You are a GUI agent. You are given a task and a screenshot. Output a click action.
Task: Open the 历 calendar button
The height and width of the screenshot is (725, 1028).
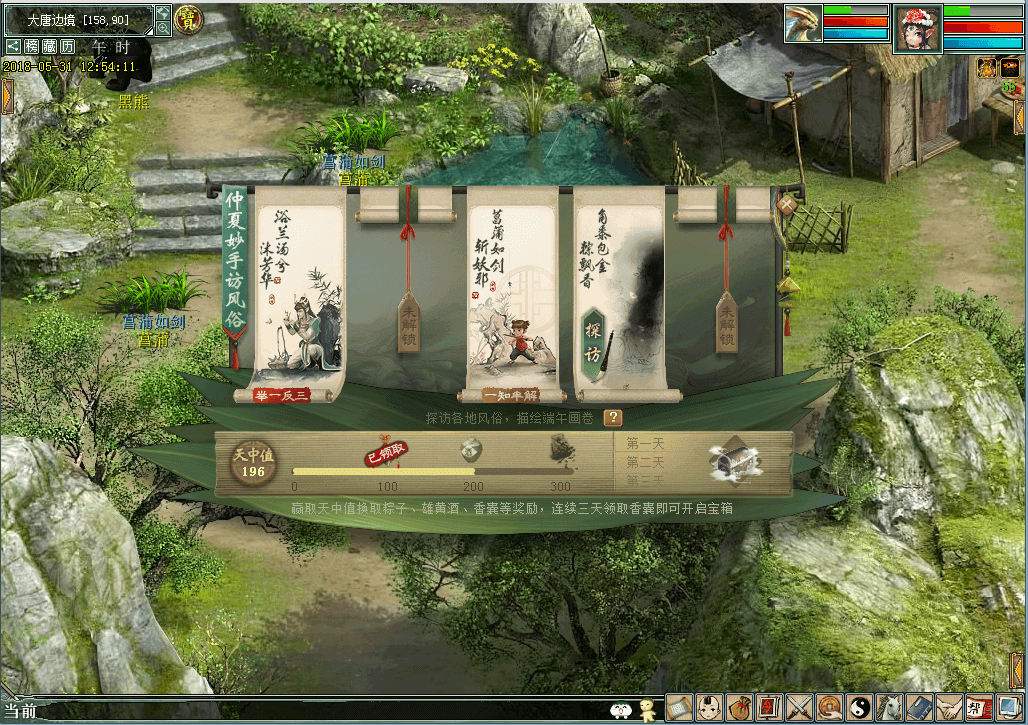[x=67, y=46]
